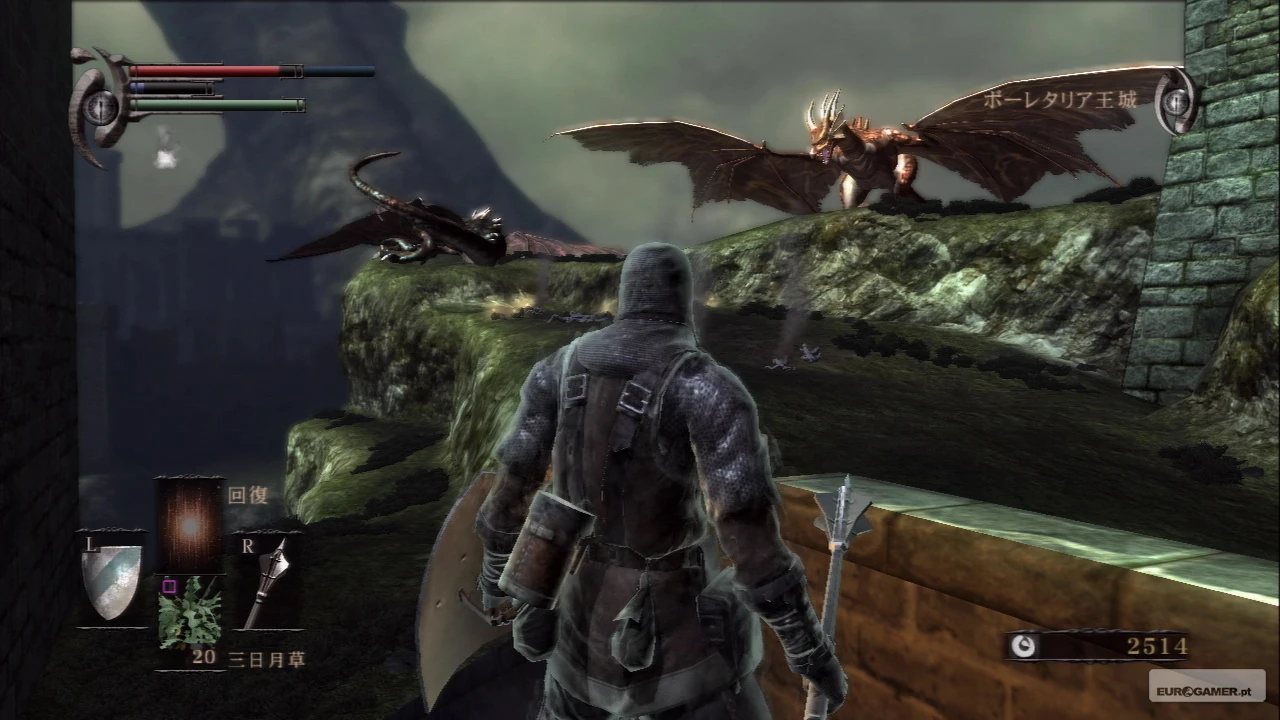Select the left-hand shield slot
The height and width of the screenshot is (720, 1280).
click(x=111, y=578)
